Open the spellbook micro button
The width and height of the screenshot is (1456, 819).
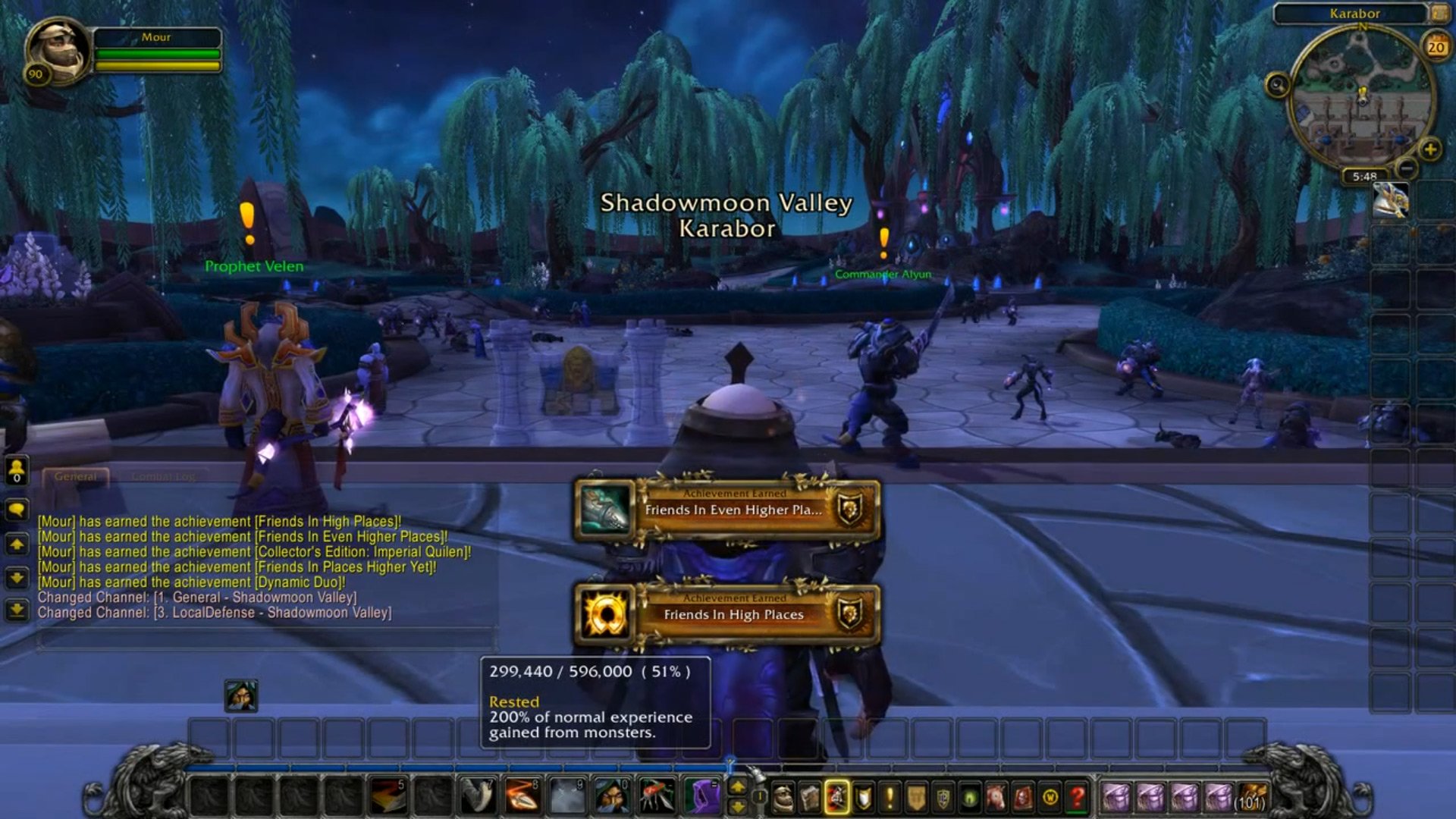810,797
